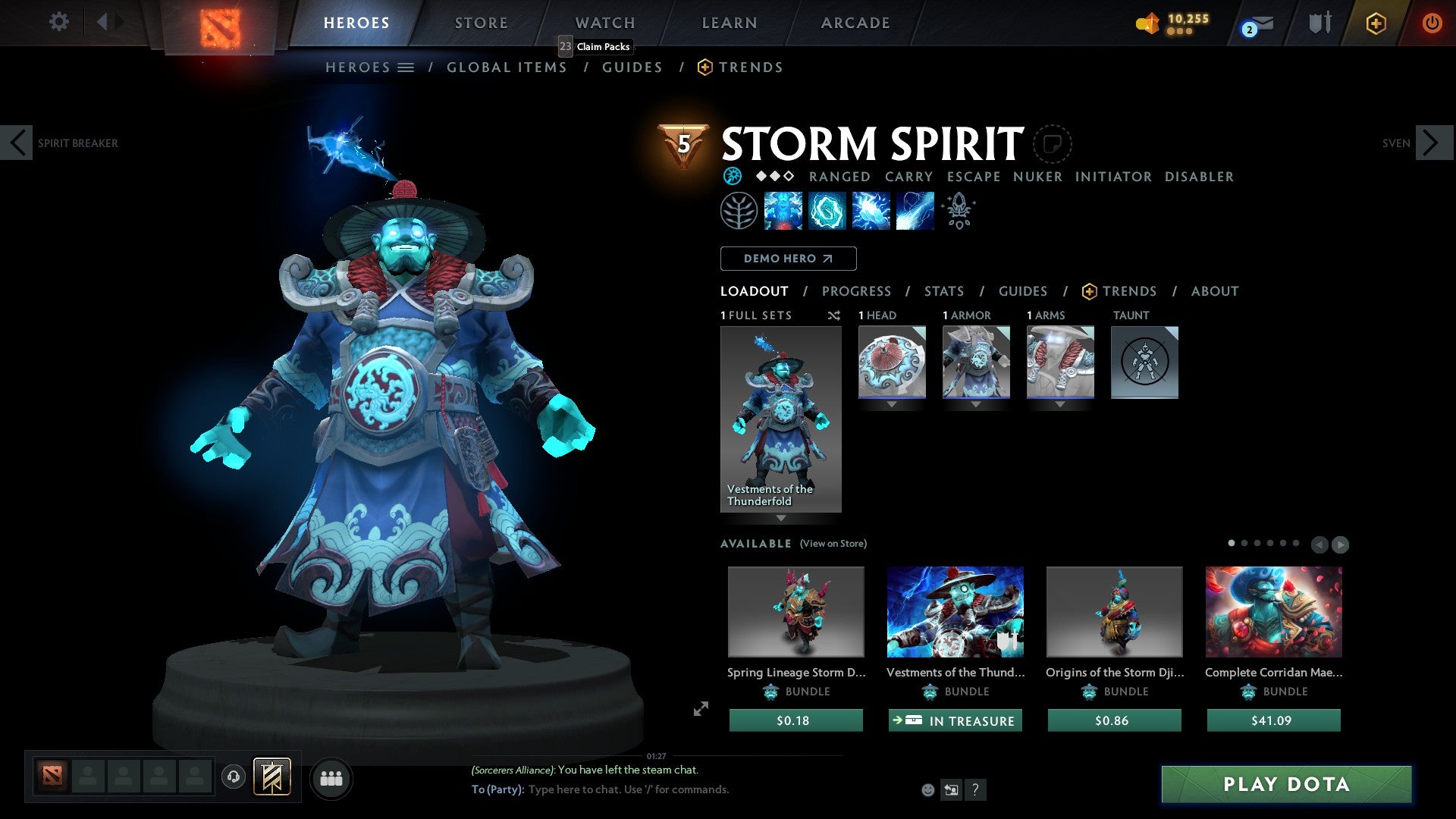Click the guild banner icon
This screenshot has height=819, width=1456.
pyautogui.click(x=273, y=777)
